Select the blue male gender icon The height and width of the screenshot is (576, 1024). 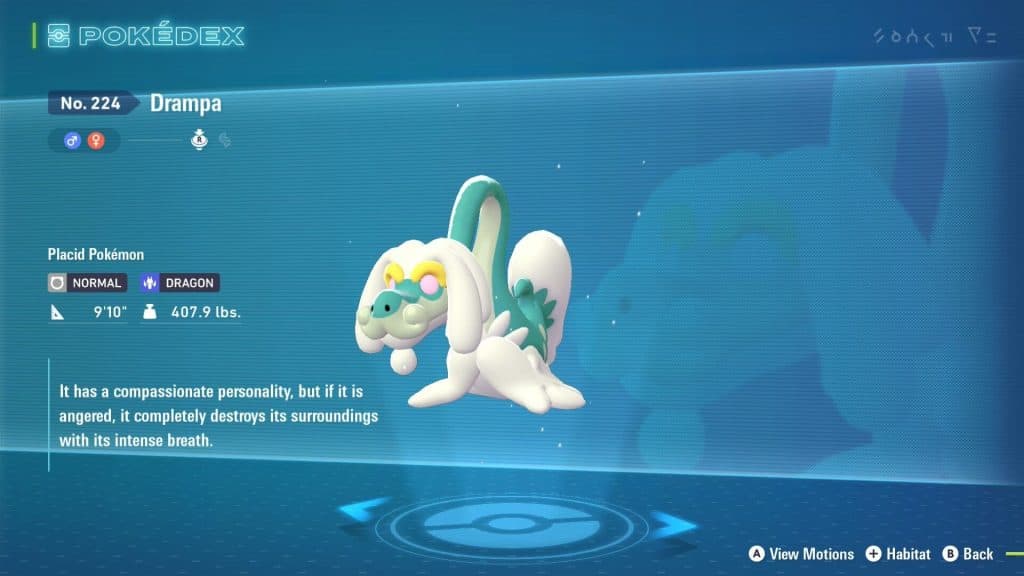[72, 141]
